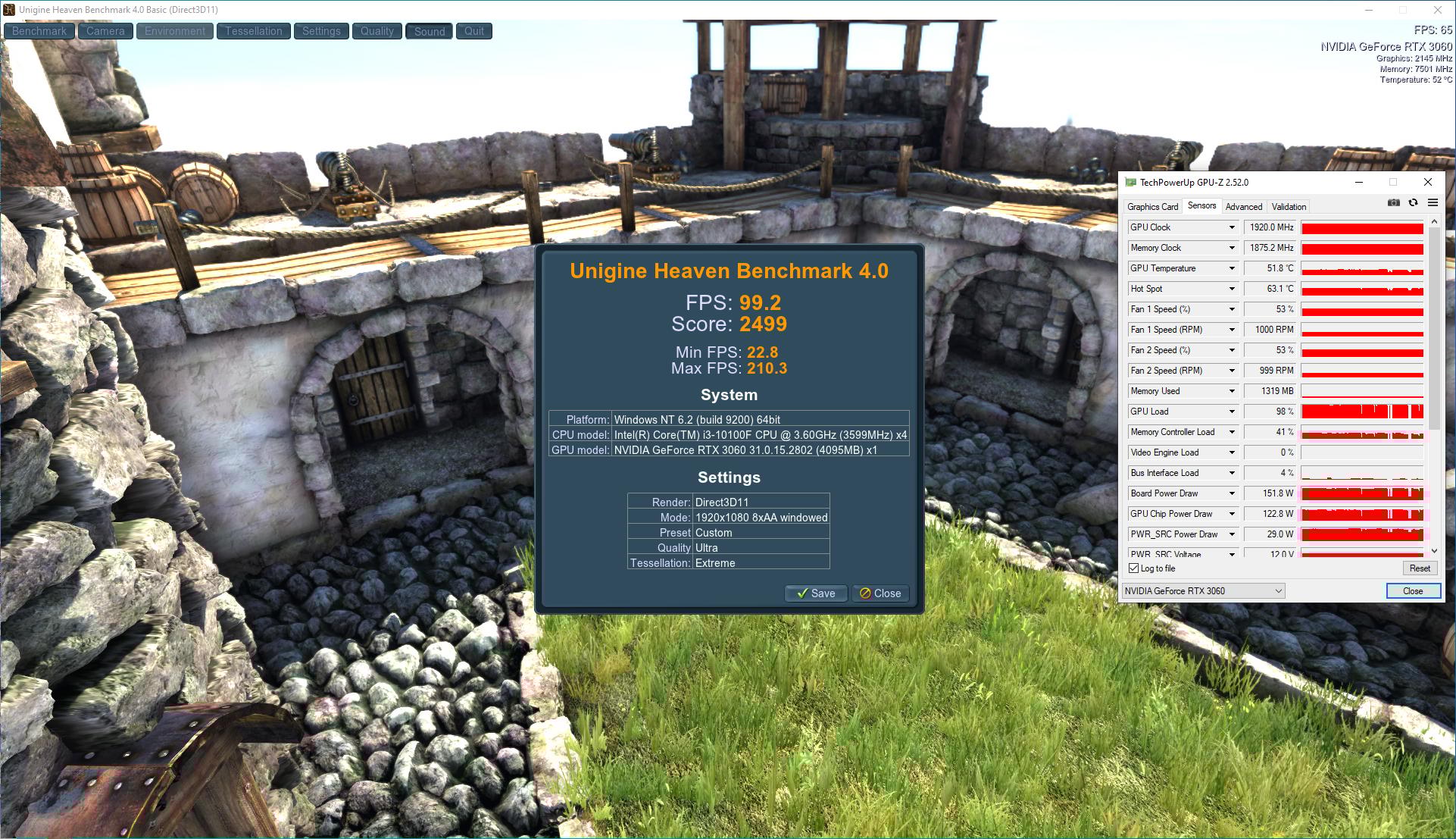Screen dimensions: 1456x839
Task: Open the GPU-Z Validation tab
Action: point(1289,207)
